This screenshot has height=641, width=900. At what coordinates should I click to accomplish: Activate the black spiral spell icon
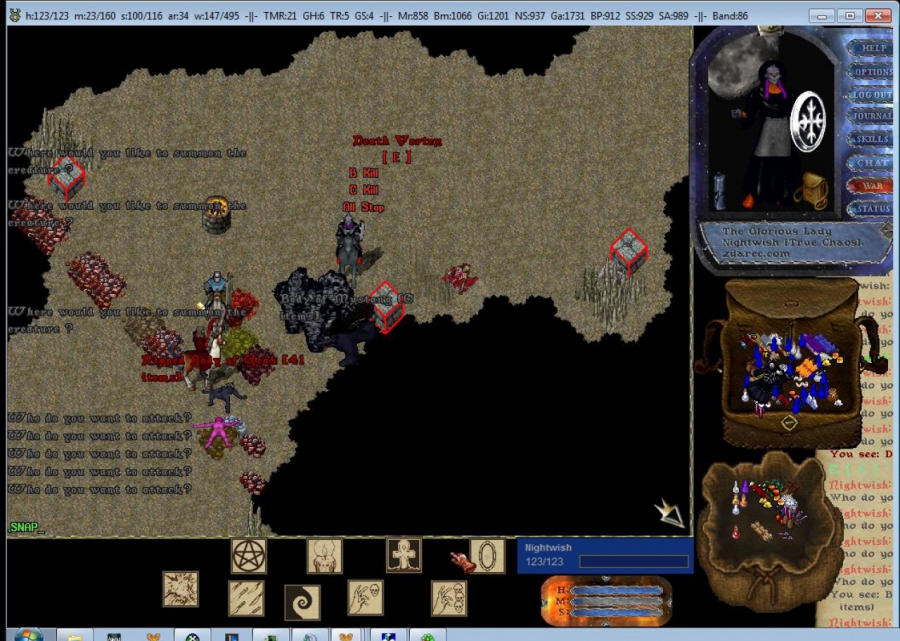[302, 602]
